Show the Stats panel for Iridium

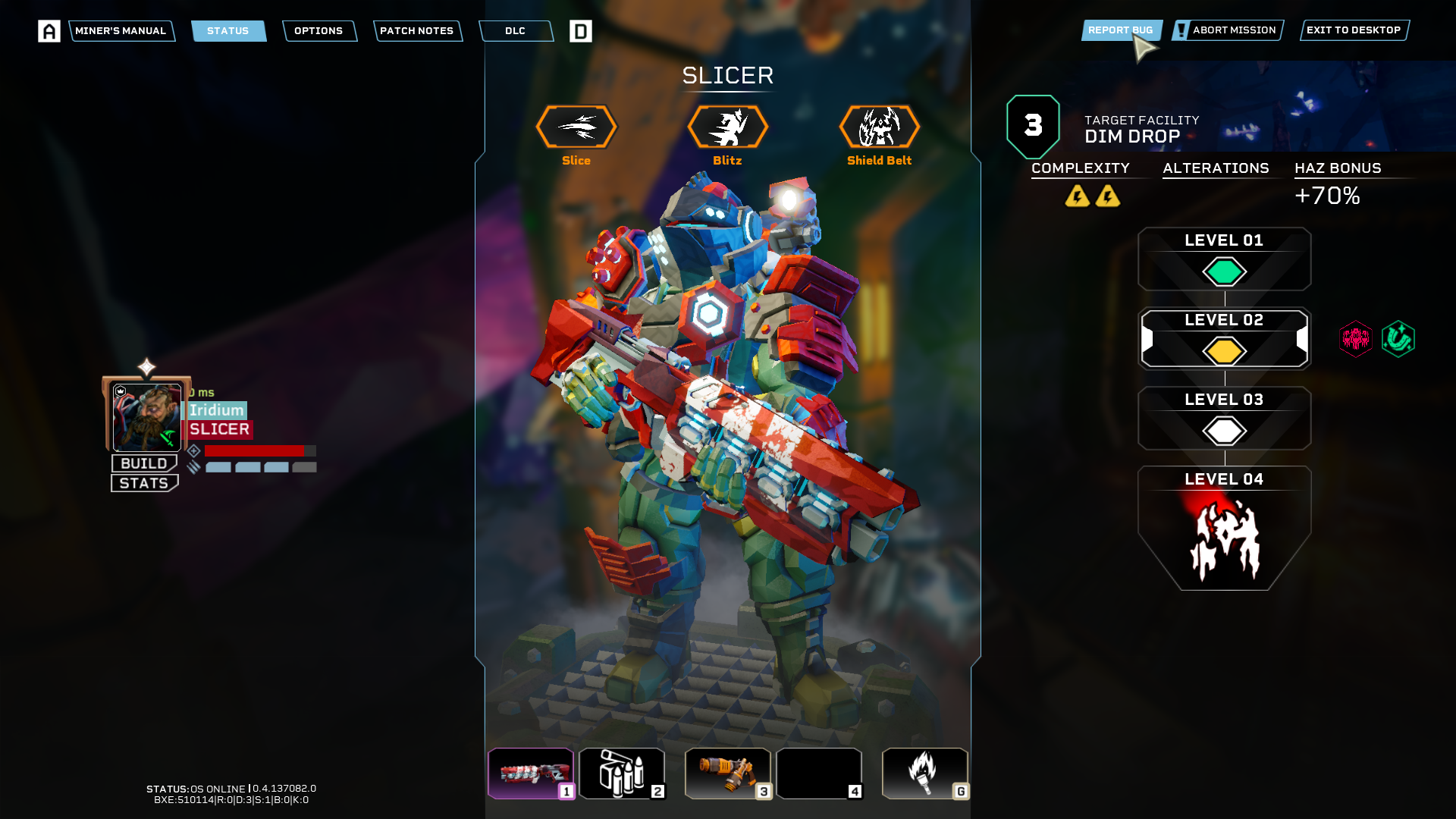[x=144, y=483]
